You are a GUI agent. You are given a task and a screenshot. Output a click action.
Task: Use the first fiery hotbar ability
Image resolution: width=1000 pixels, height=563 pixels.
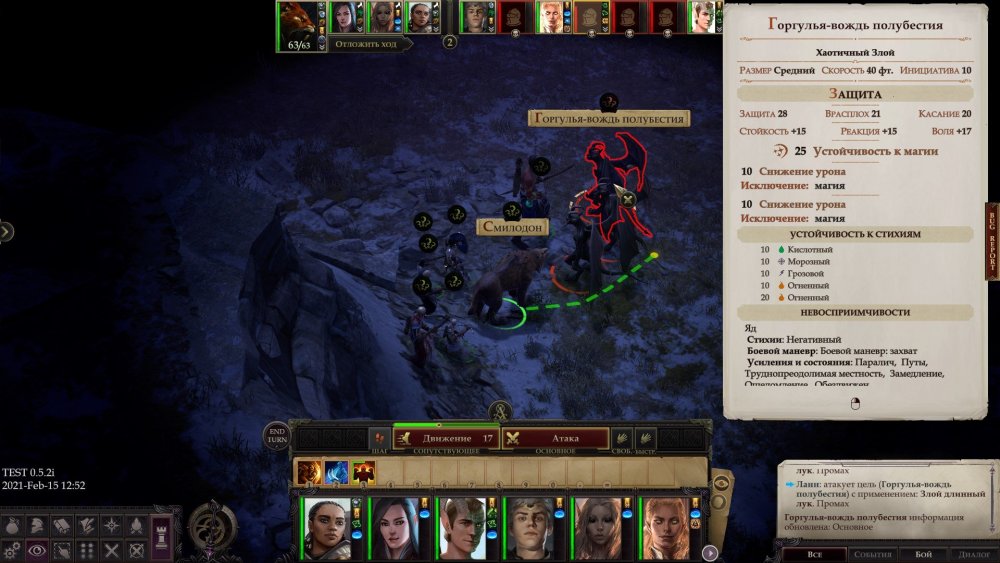[309, 473]
